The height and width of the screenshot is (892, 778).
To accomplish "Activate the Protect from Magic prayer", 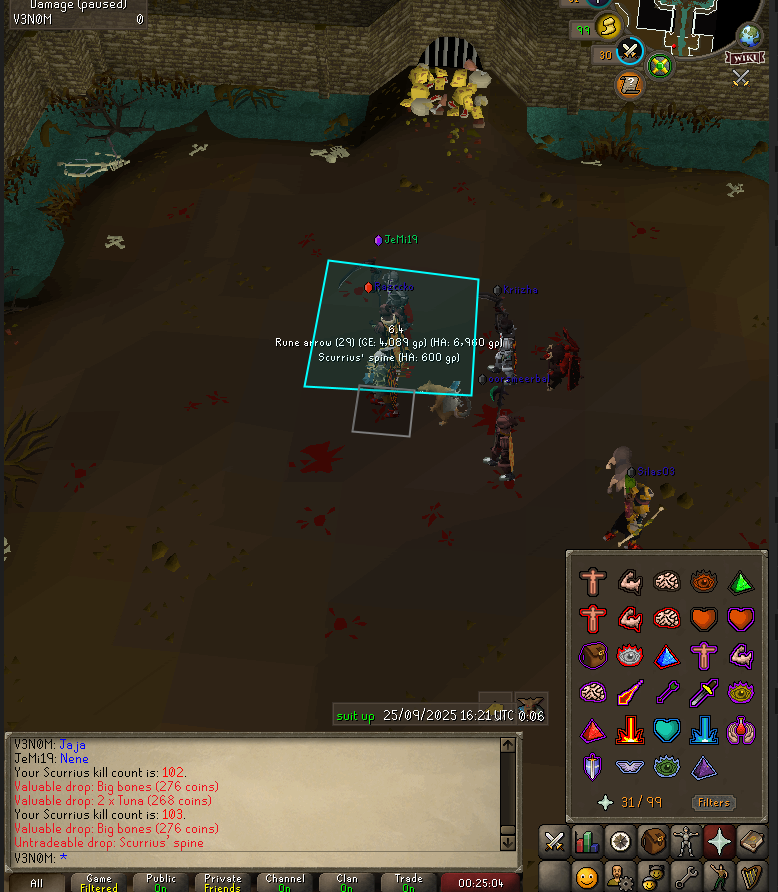I will [630, 693].
